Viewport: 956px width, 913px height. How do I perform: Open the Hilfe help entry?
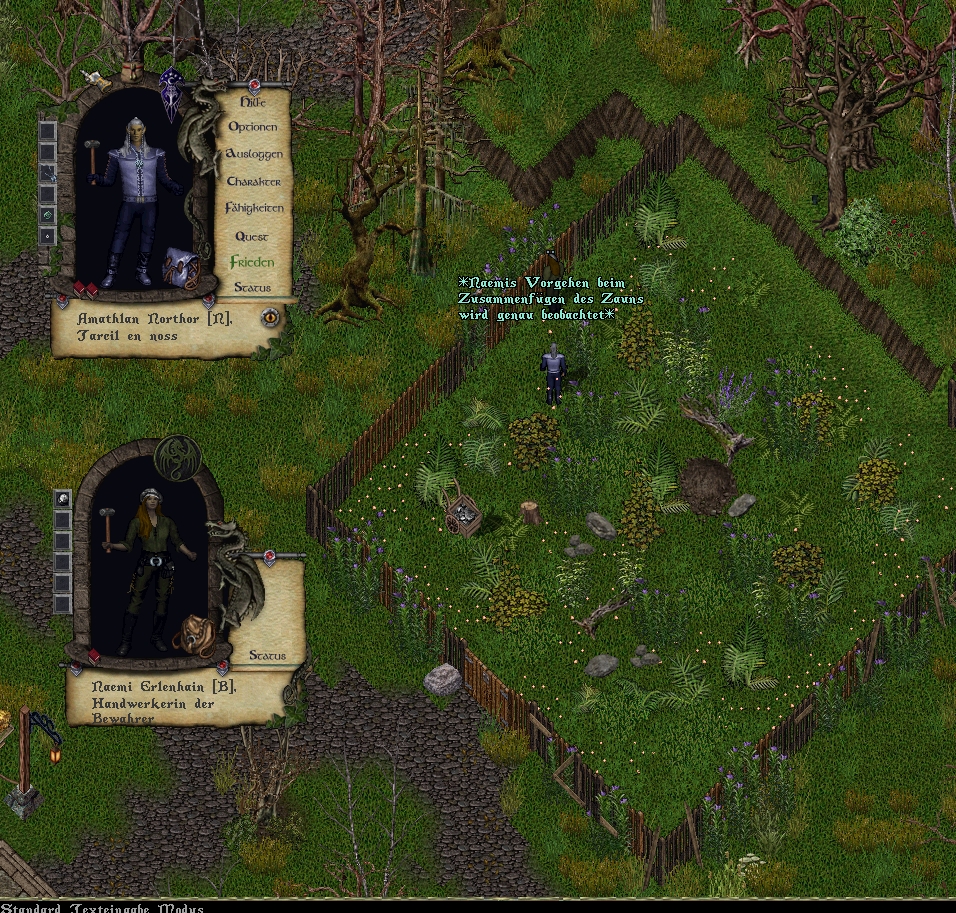pyautogui.click(x=253, y=101)
